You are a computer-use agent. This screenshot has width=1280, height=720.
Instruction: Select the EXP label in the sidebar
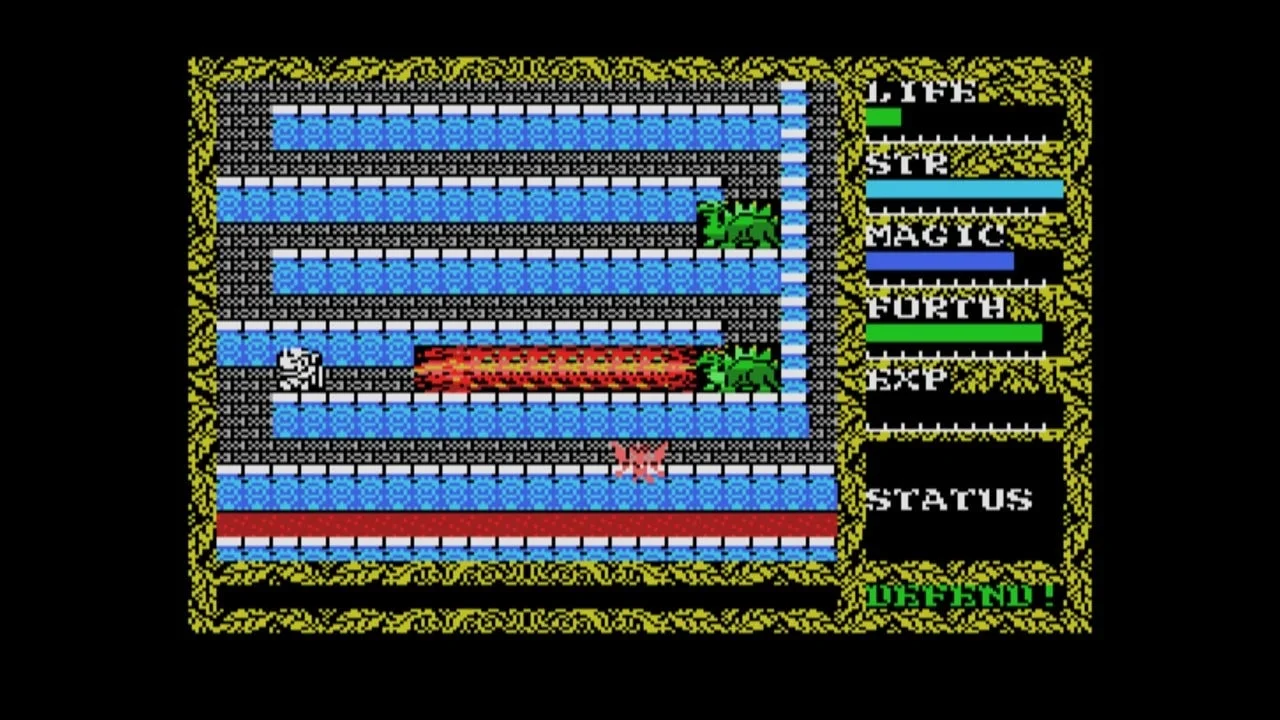(x=905, y=379)
